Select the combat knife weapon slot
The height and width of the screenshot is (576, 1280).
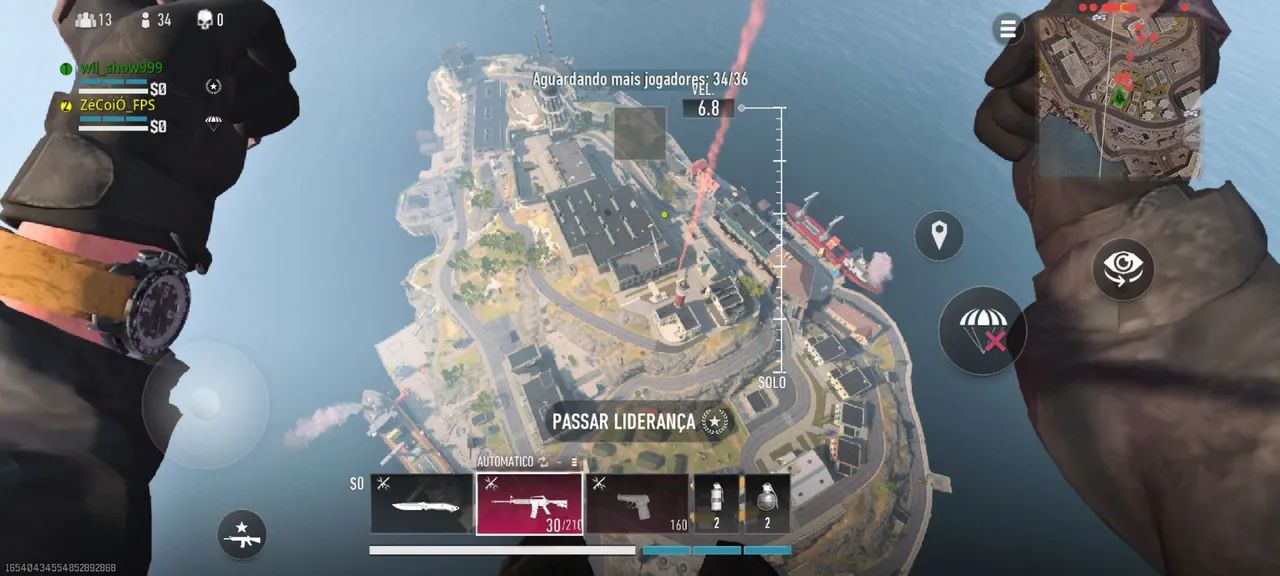(x=421, y=504)
